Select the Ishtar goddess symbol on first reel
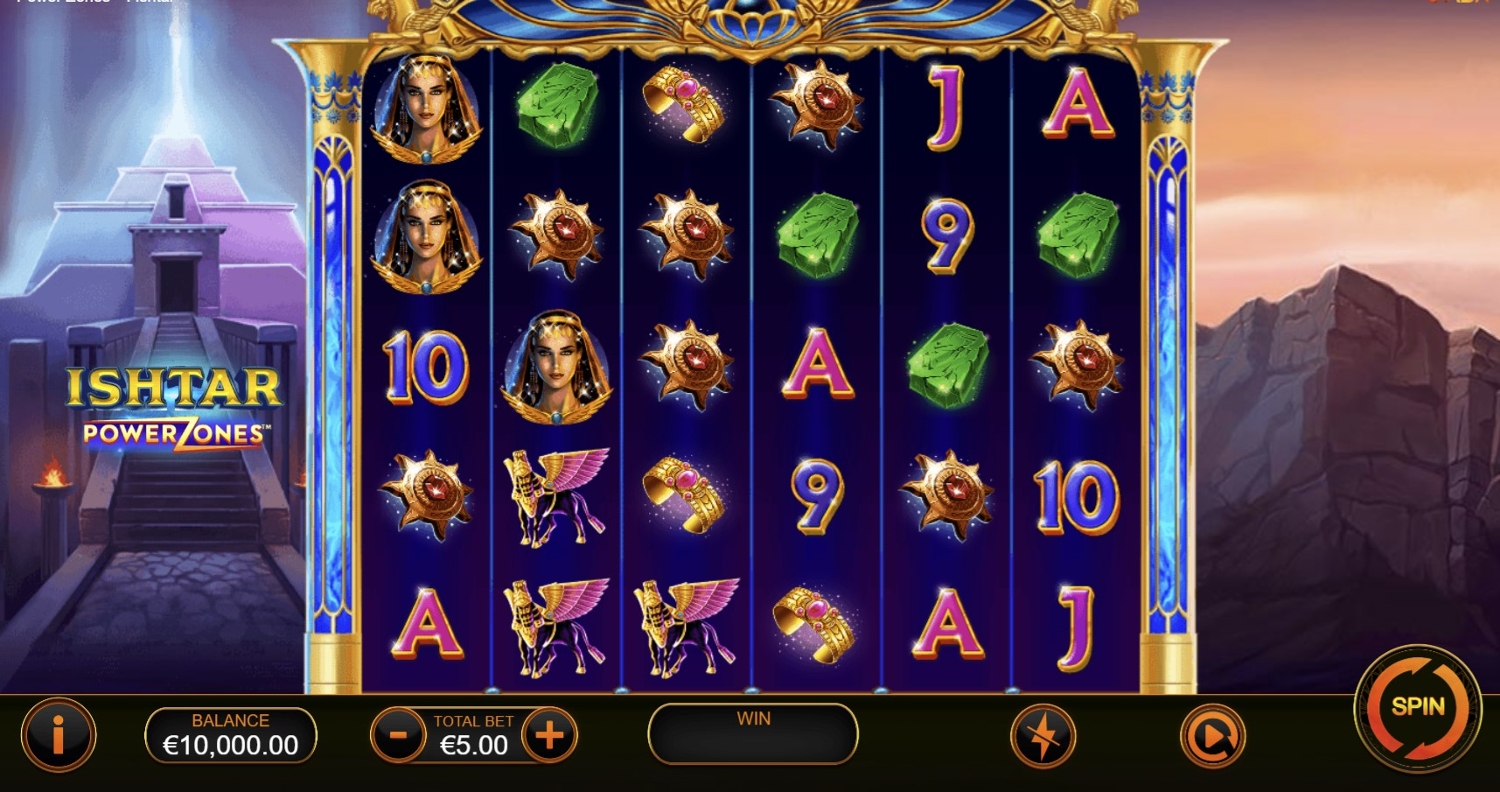This screenshot has width=1500, height=792. pos(426,110)
